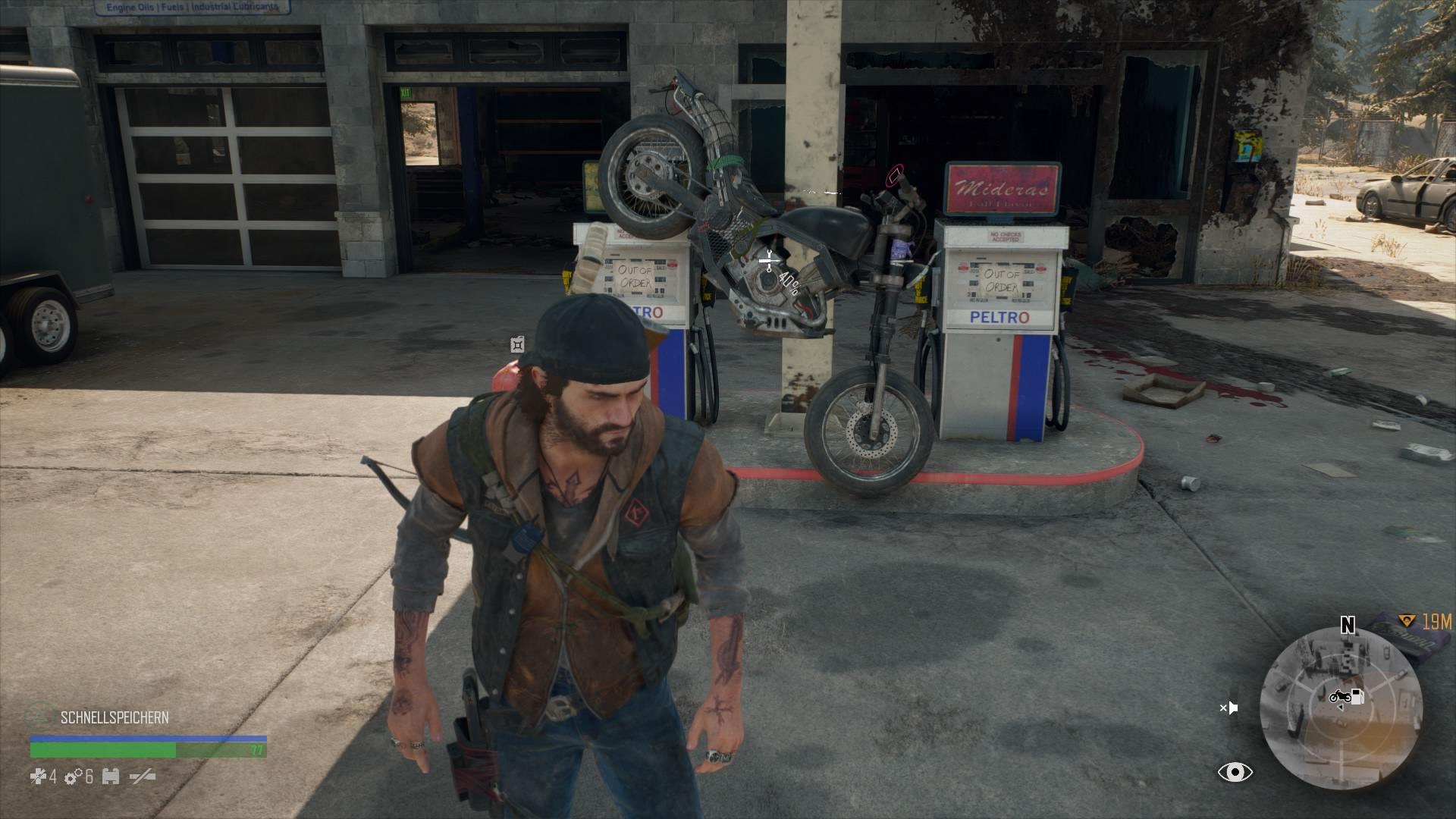Click the crossed-out weapon icon
The height and width of the screenshot is (819, 1456).
(x=142, y=777)
